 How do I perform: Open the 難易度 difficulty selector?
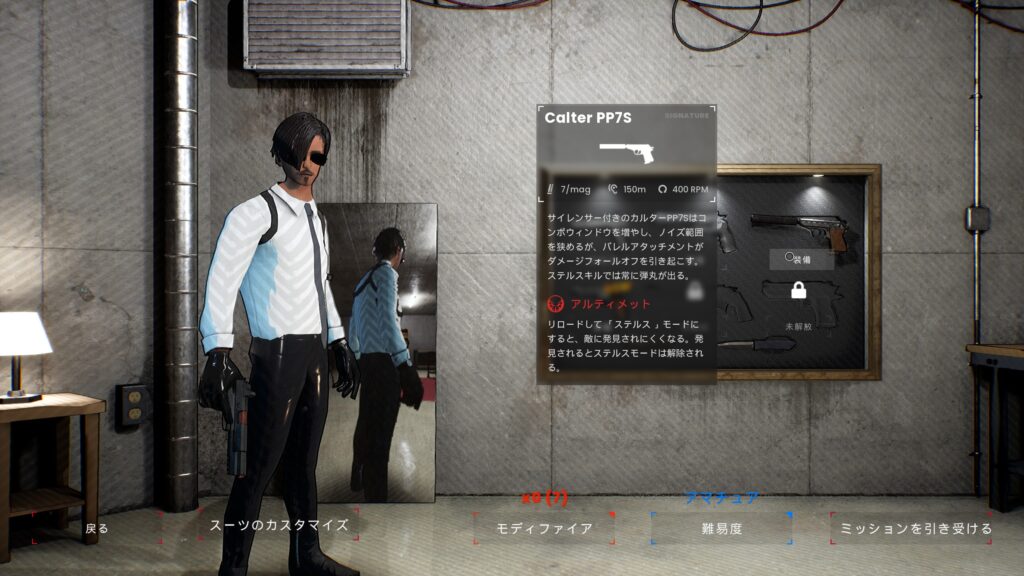[720, 528]
